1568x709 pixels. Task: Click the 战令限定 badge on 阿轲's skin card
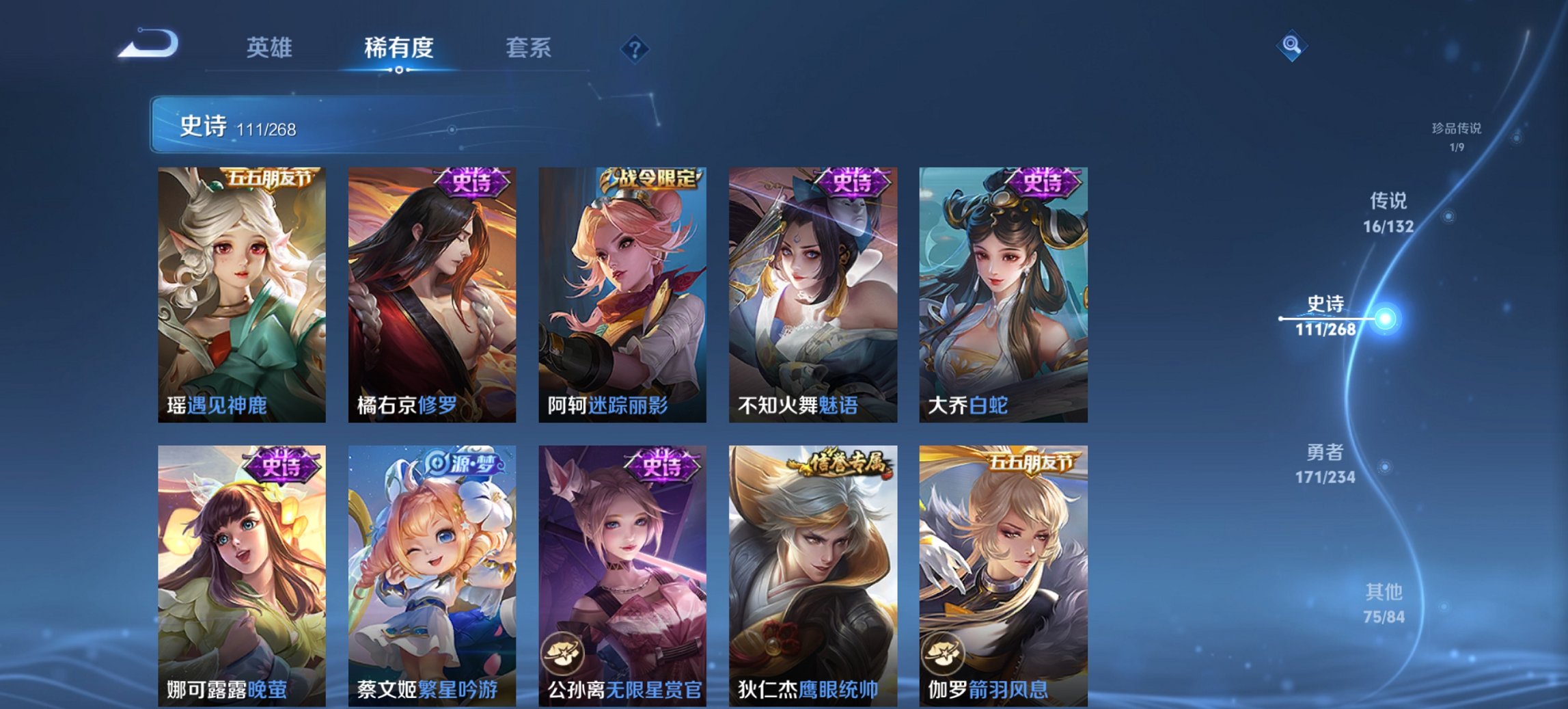point(649,176)
